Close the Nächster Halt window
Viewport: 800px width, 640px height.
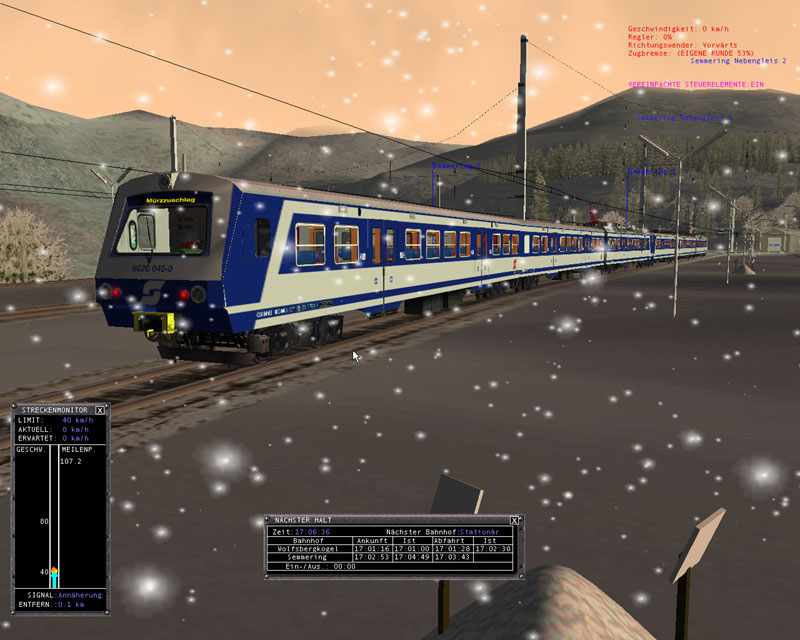pos(515,520)
